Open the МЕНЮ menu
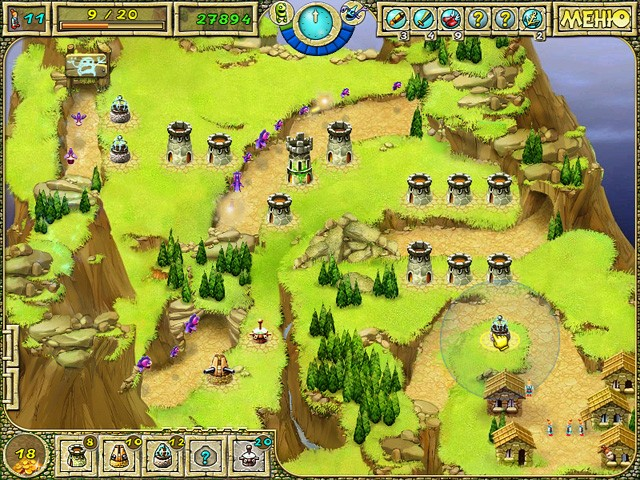This screenshot has height=480, width=640. tap(596, 18)
